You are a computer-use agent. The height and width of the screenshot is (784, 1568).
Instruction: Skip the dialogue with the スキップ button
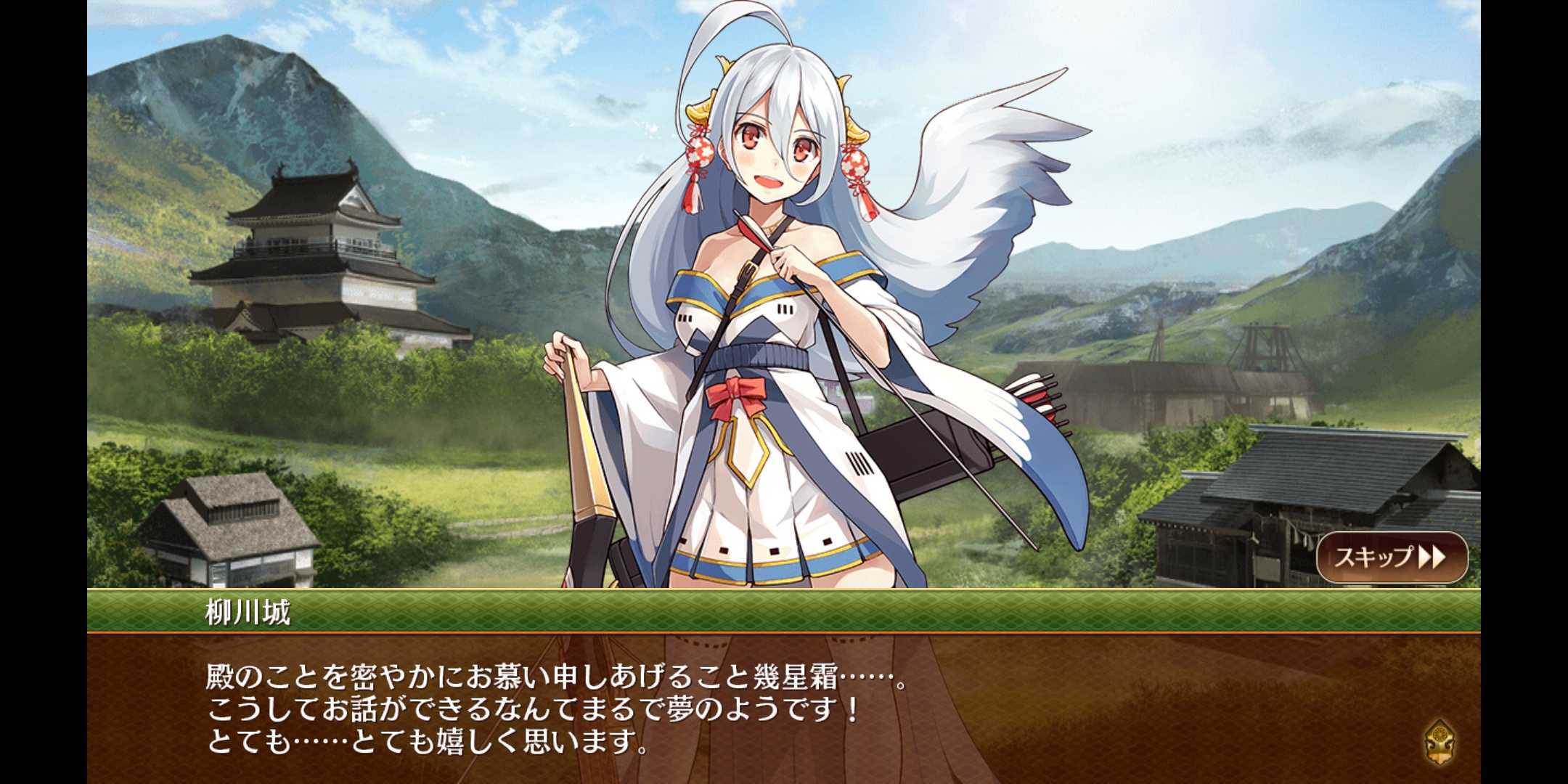point(1391,557)
